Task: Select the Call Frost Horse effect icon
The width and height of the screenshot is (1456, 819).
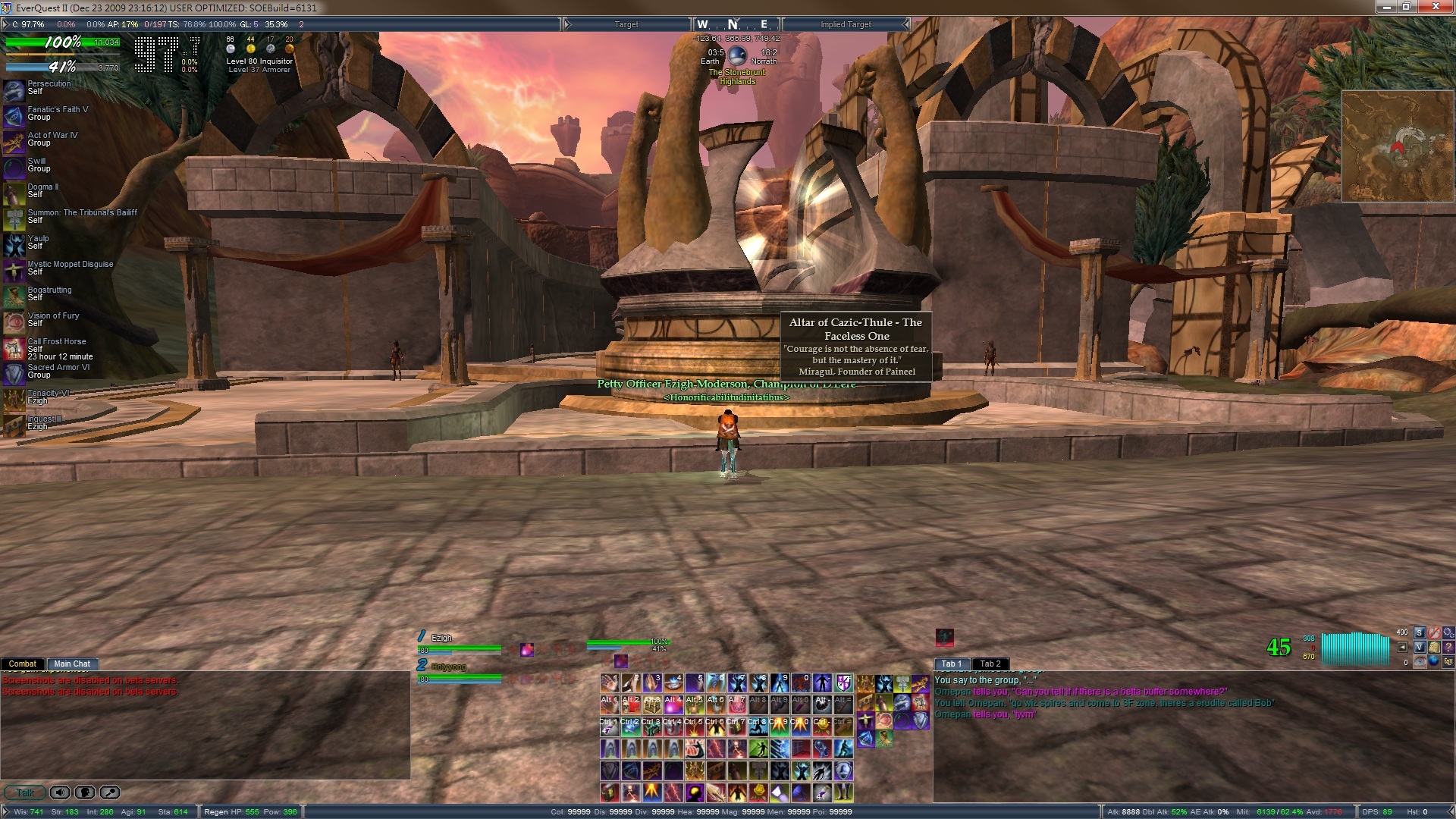Action: coord(14,348)
